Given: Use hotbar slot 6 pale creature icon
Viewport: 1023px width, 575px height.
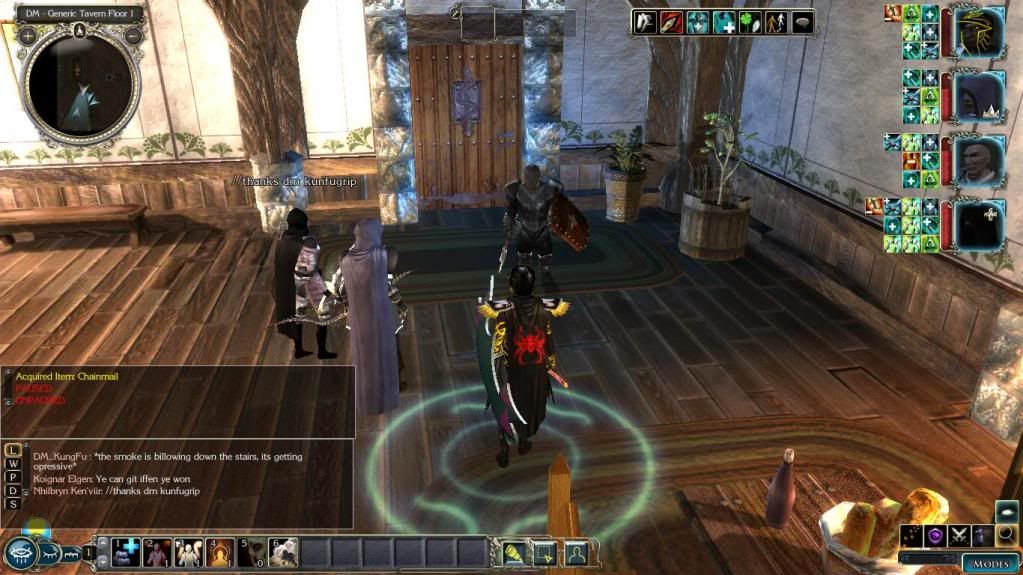Looking at the screenshot, I should (x=283, y=551).
